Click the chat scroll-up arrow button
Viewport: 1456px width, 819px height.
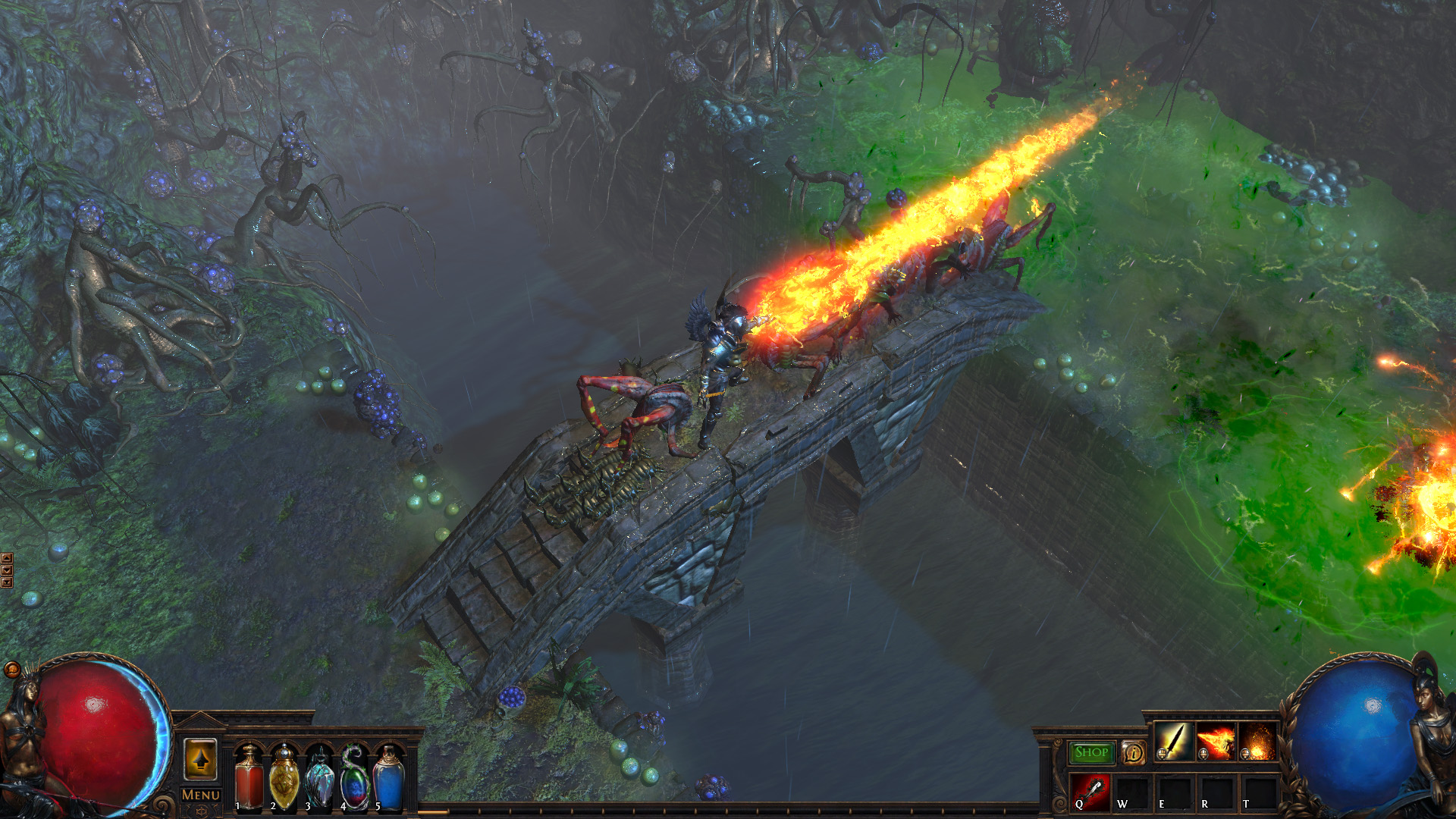[7, 559]
